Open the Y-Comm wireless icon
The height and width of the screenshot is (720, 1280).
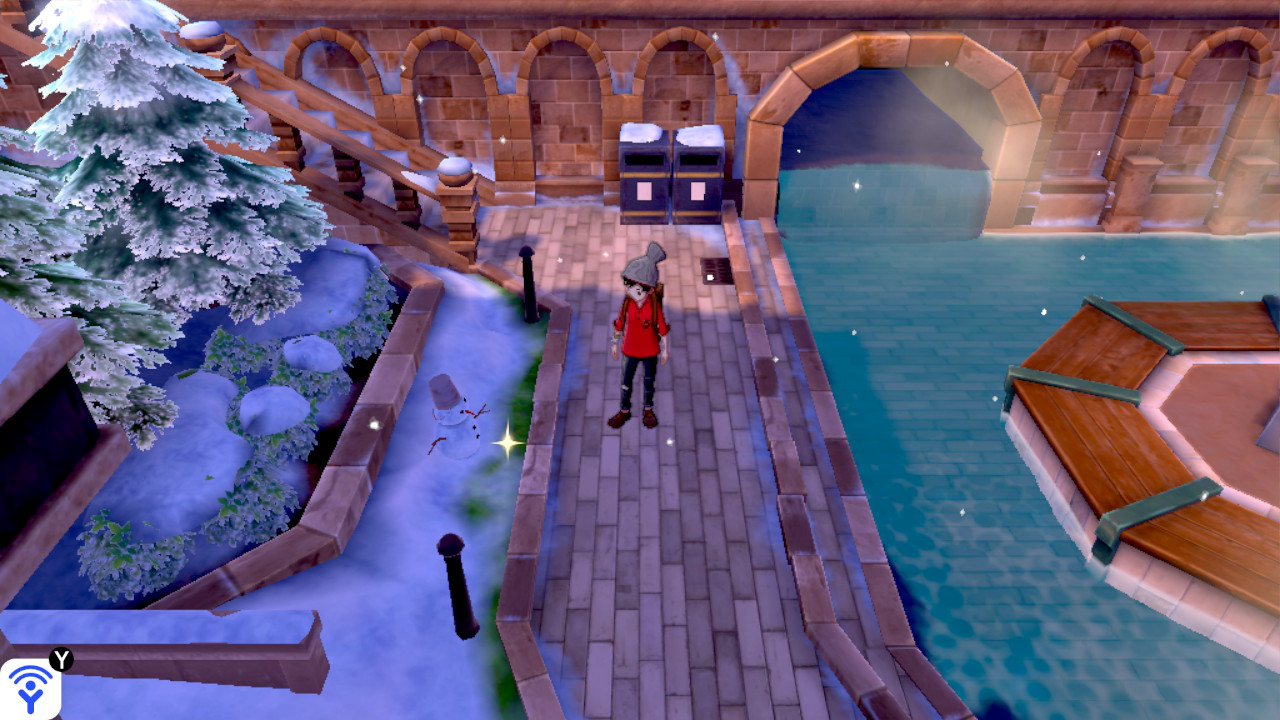pos(31,688)
